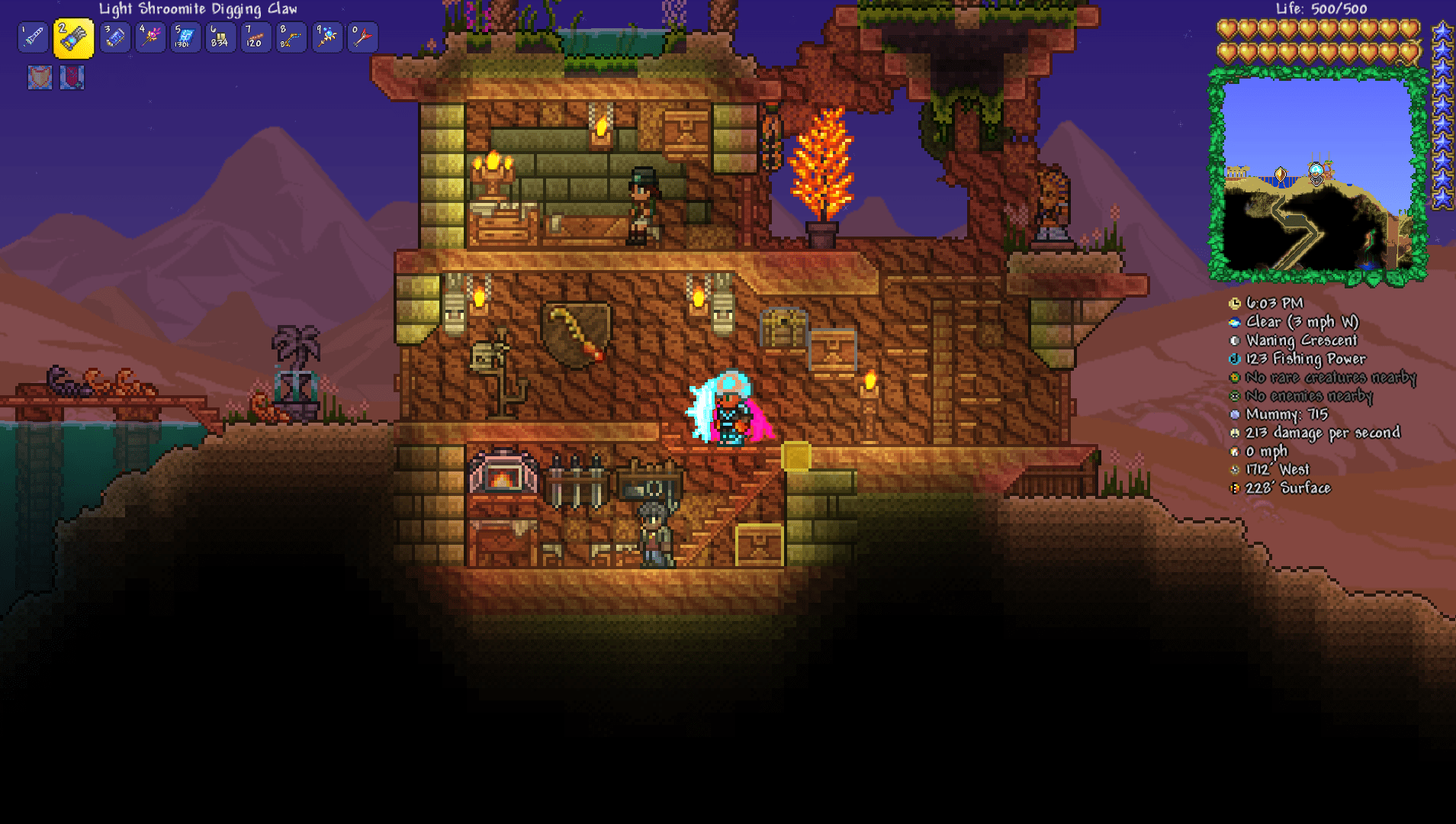
Task: Click the fishing power info icon
Action: click(x=1236, y=359)
